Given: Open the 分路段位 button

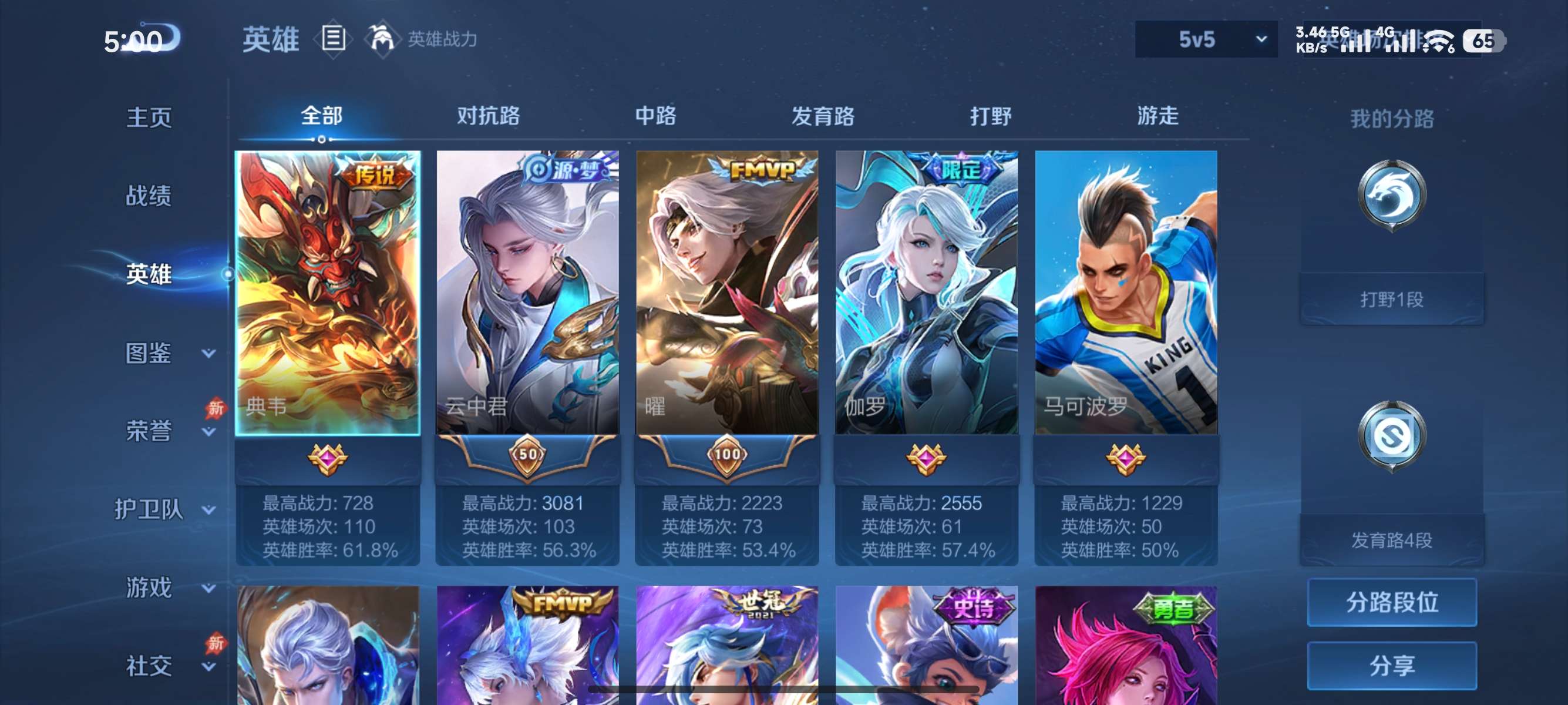Looking at the screenshot, I should point(1394,604).
